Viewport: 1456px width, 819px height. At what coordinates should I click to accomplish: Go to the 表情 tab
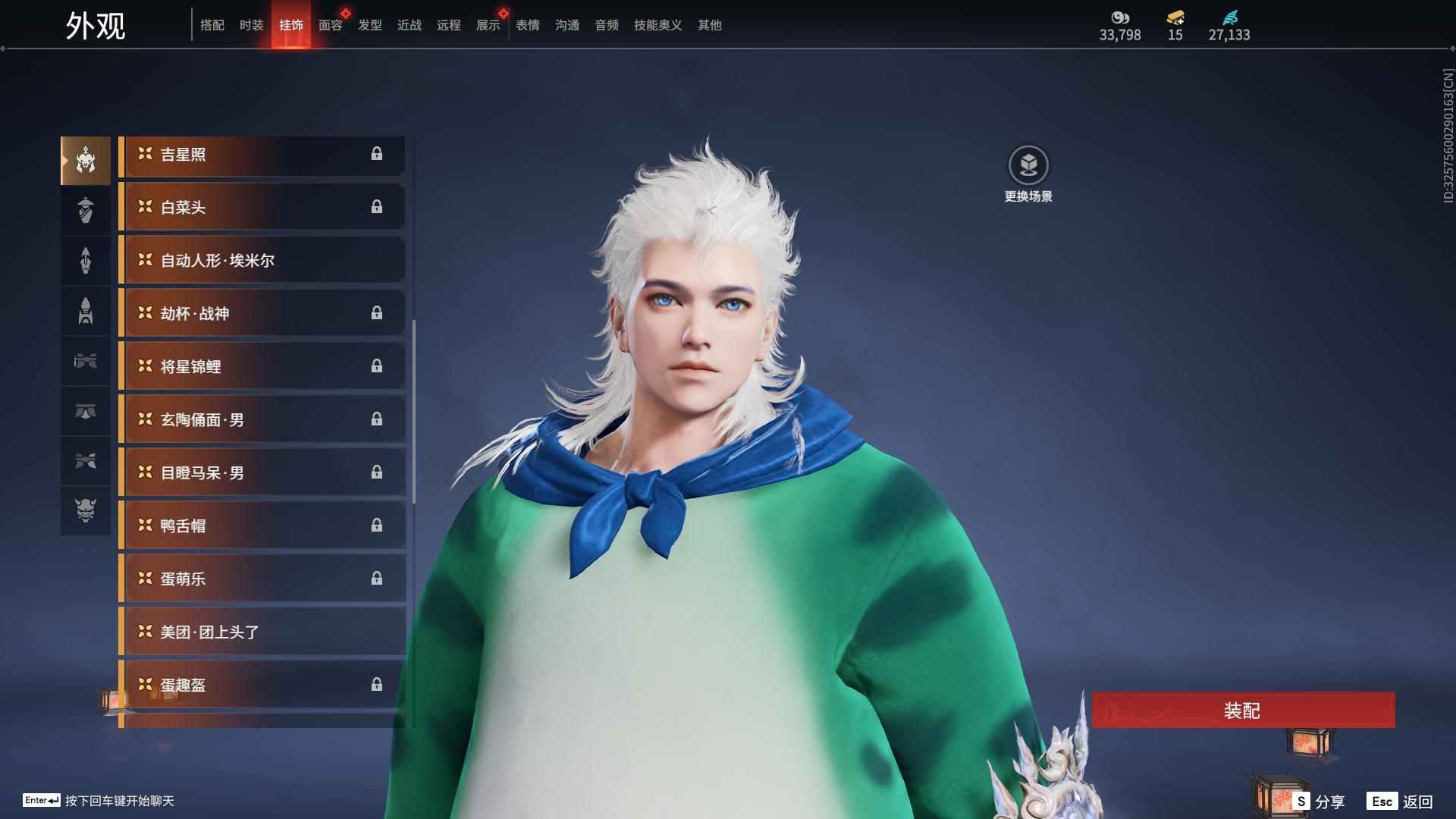click(x=527, y=25)
